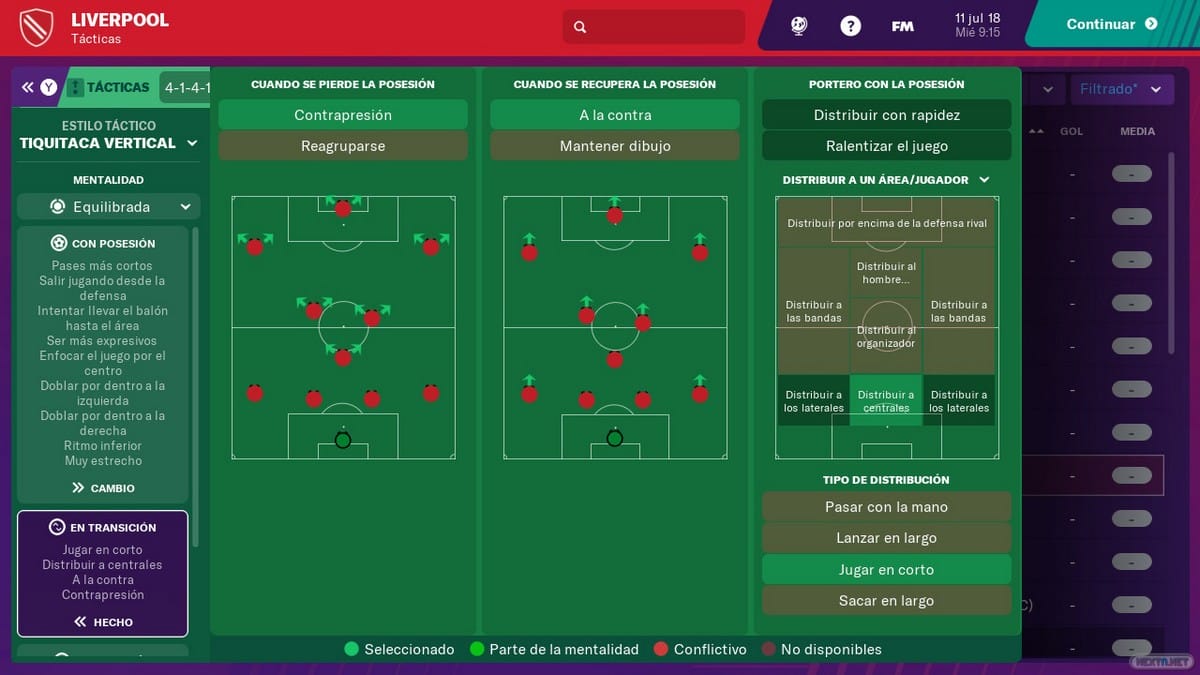Select Jugar en corto distribution

[886, 570]
